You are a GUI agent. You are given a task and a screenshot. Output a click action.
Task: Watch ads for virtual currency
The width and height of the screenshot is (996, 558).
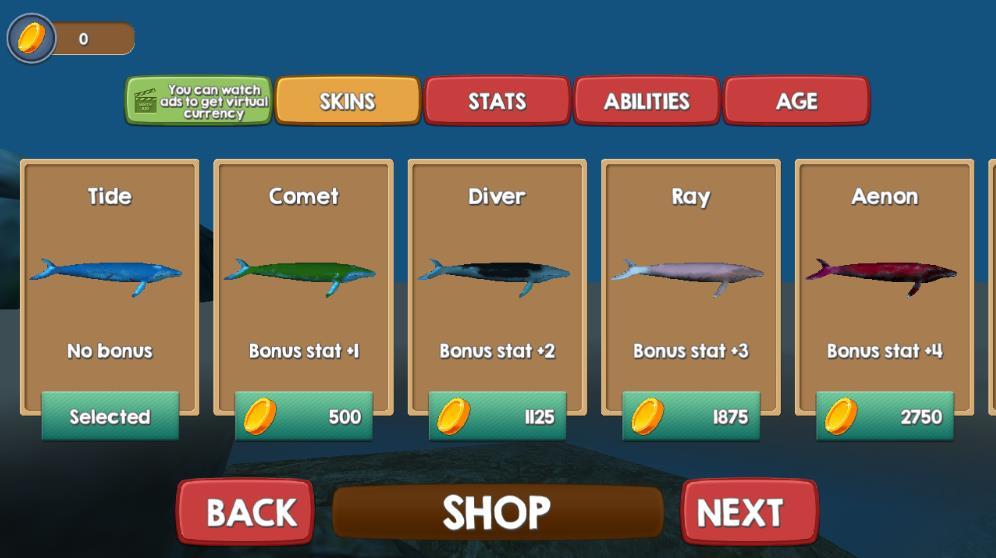(198, 101)
